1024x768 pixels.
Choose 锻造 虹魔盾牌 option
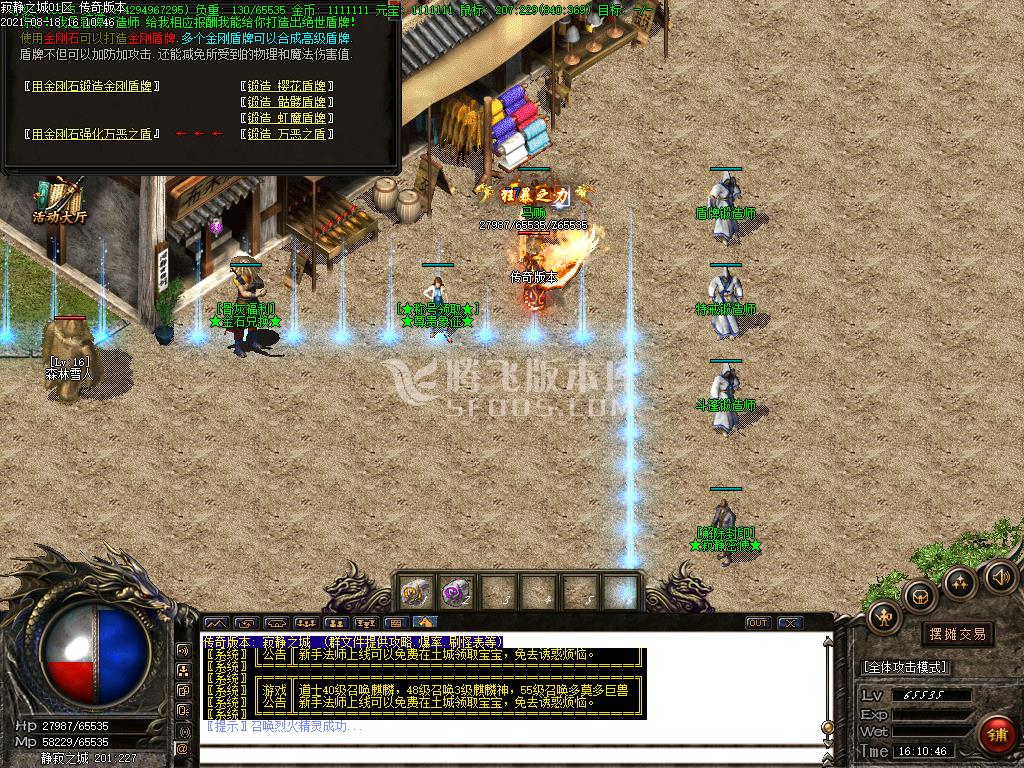point(287,118)
